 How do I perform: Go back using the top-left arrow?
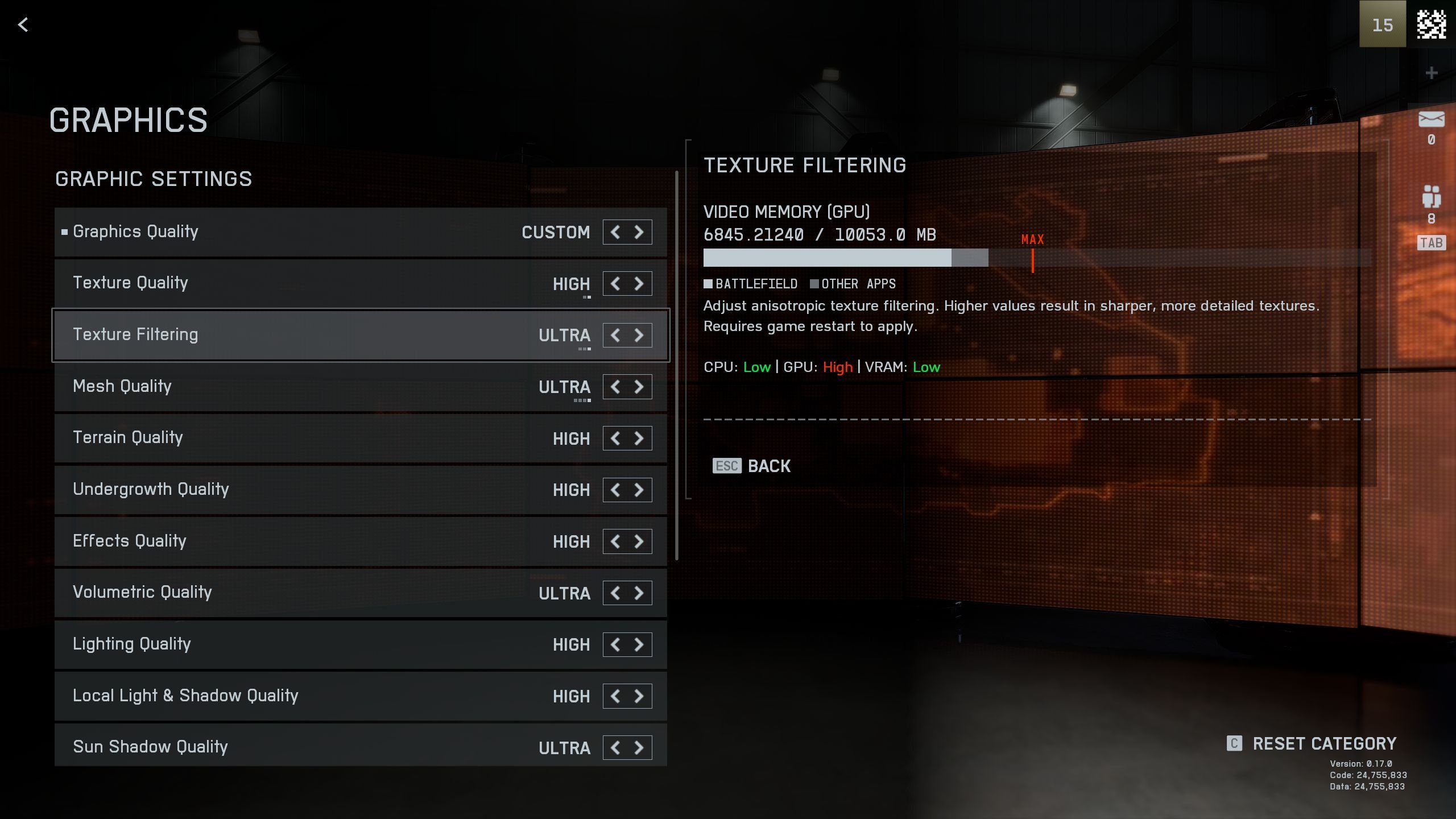[x=23, y=24]
